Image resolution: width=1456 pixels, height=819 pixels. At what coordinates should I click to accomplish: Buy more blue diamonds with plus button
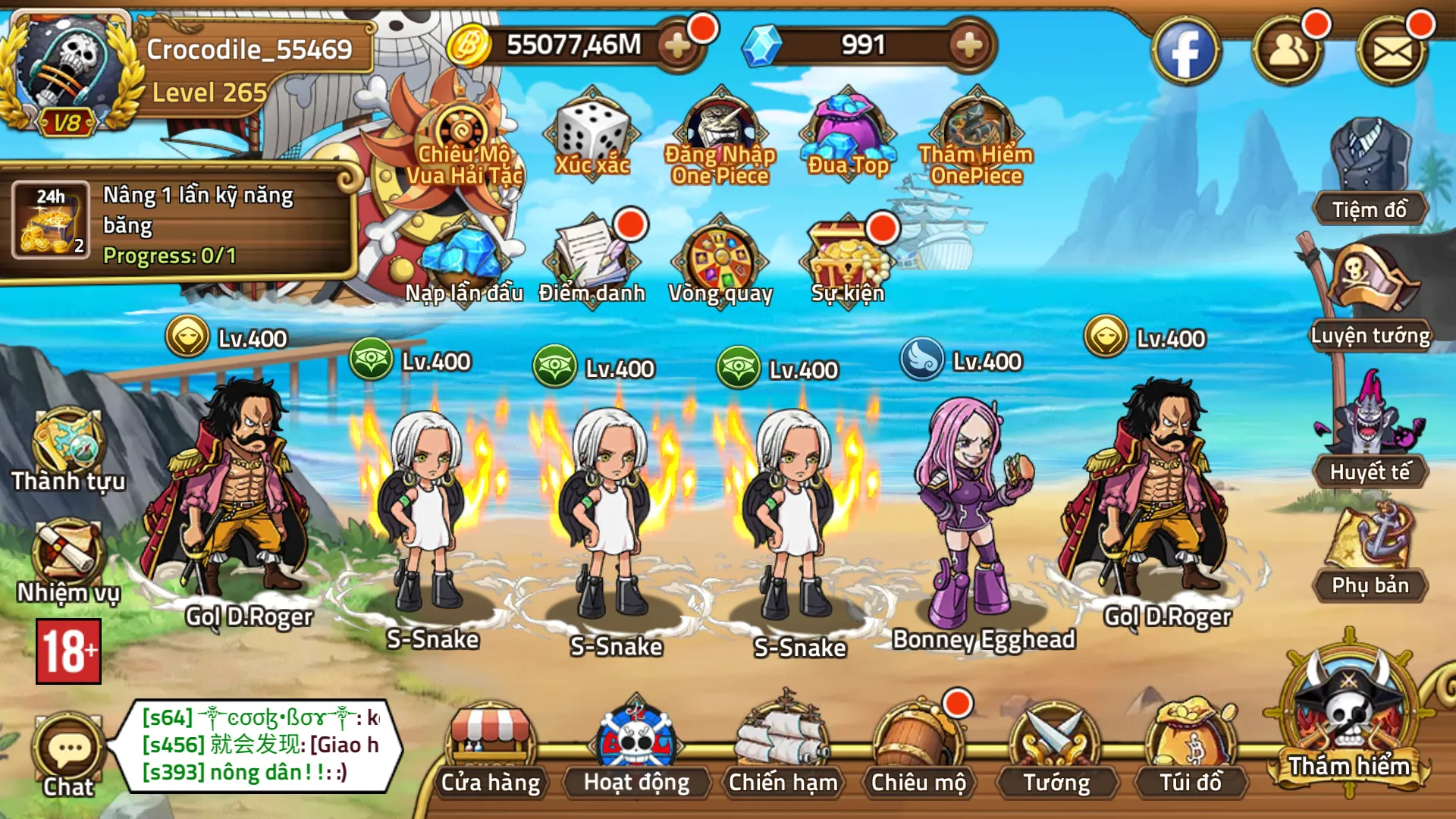[968, 46]
